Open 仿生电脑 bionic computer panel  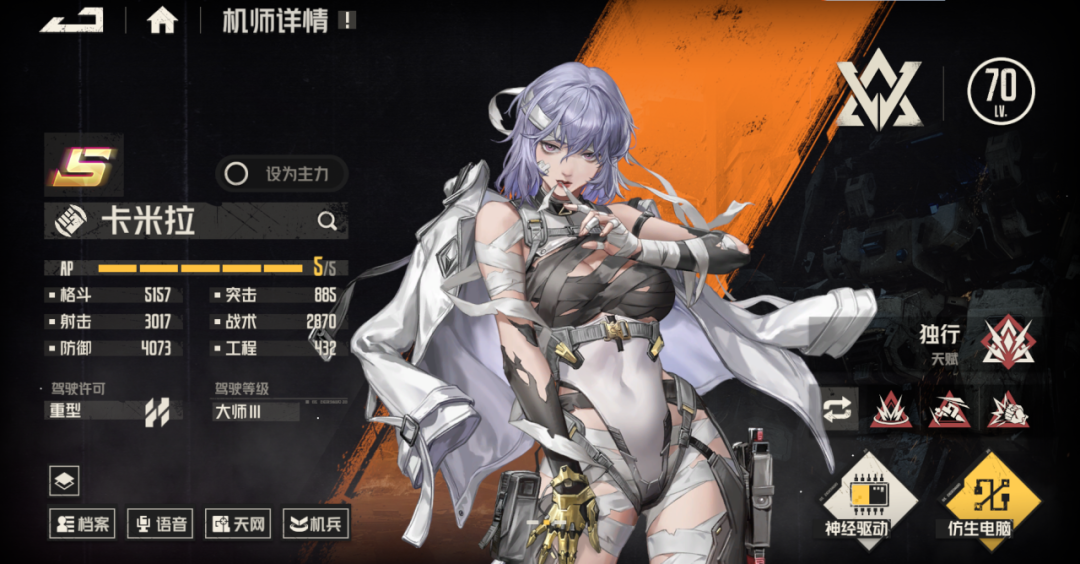(992, 497)
